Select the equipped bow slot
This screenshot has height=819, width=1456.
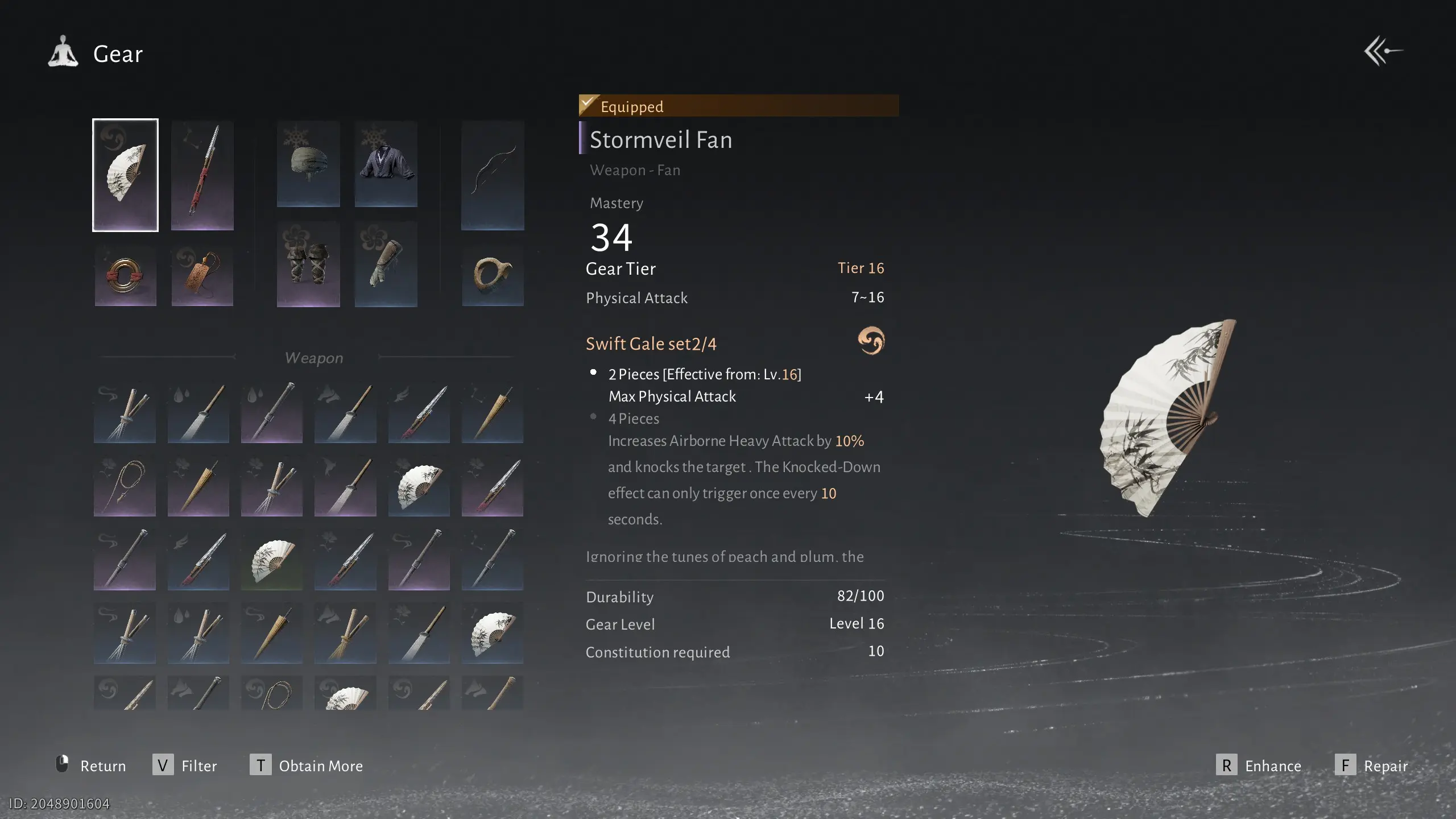point(493,175)
